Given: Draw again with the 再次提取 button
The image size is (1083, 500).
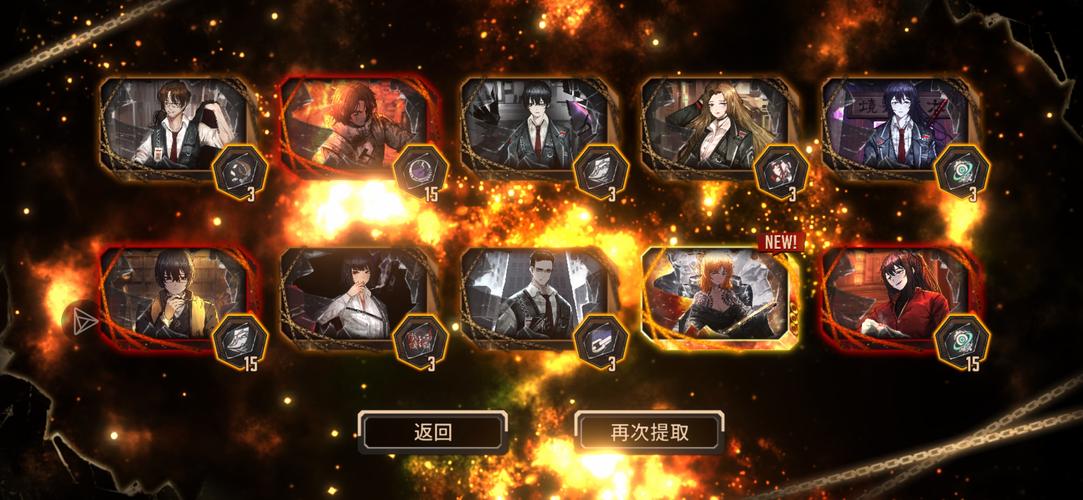Looking at the screenshot, I should tap(649, 432).
